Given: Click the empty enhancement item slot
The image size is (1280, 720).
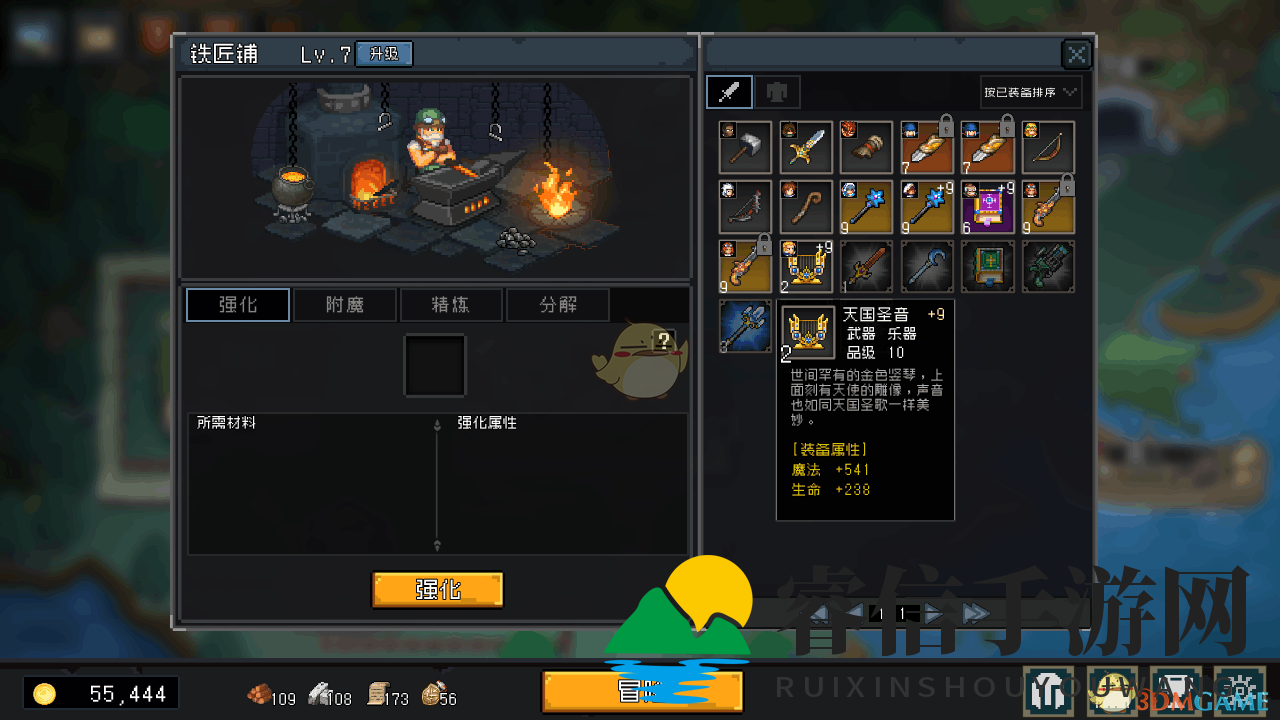Looking at the screenshot, I should [x=435, y=366].
